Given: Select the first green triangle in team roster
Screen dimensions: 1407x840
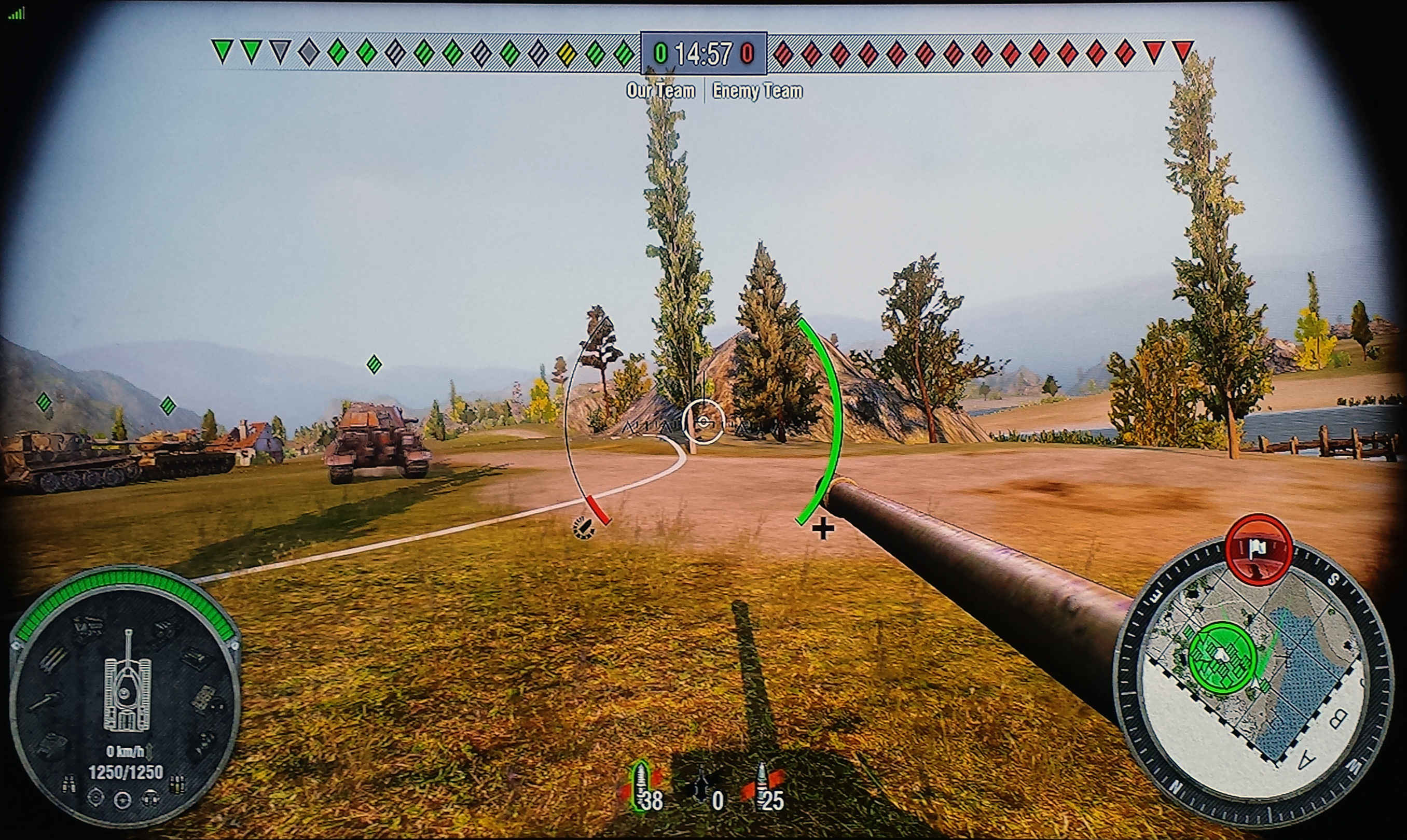Looking at the screenshot, I should 223,51.
